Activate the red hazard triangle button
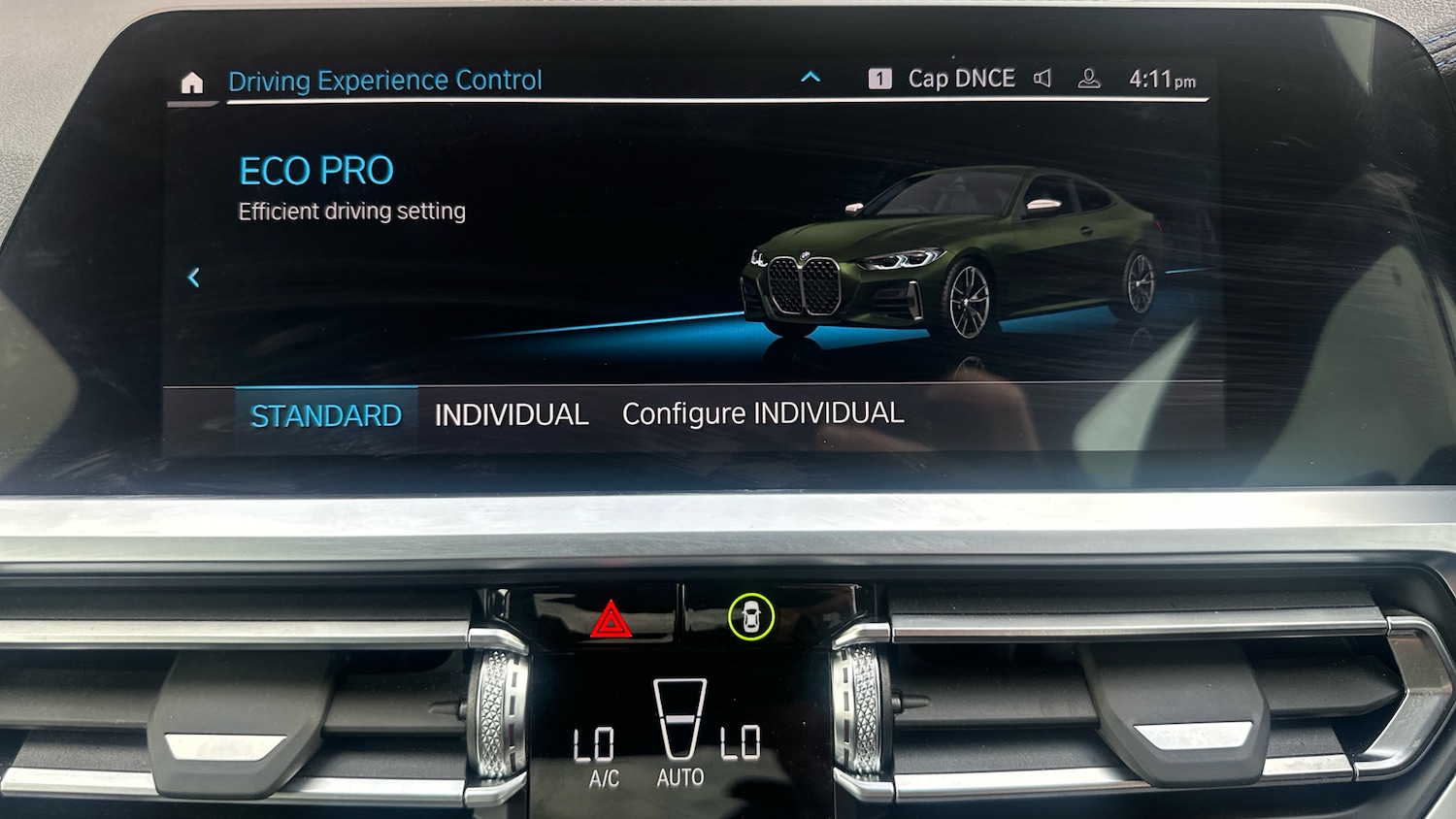This screenshot has height=819, width=1456. point(611,620)
